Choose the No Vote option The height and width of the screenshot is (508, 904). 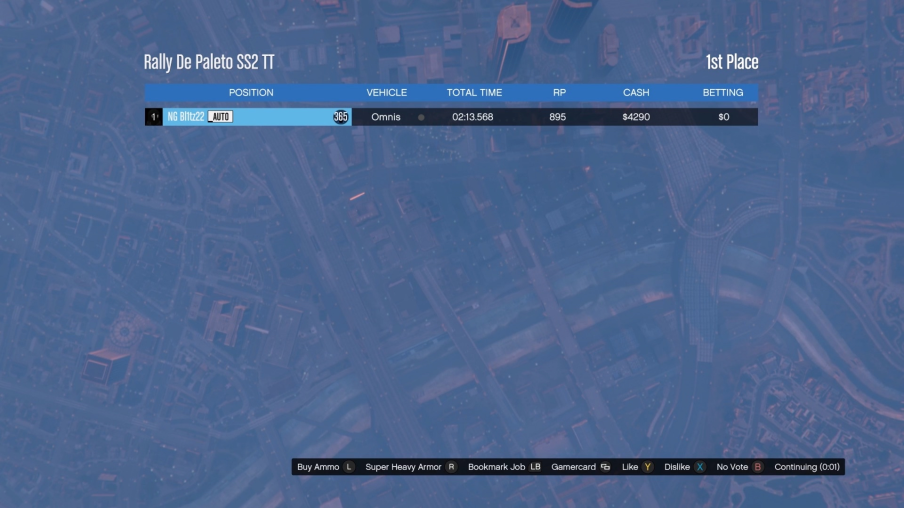click(739, 467)
